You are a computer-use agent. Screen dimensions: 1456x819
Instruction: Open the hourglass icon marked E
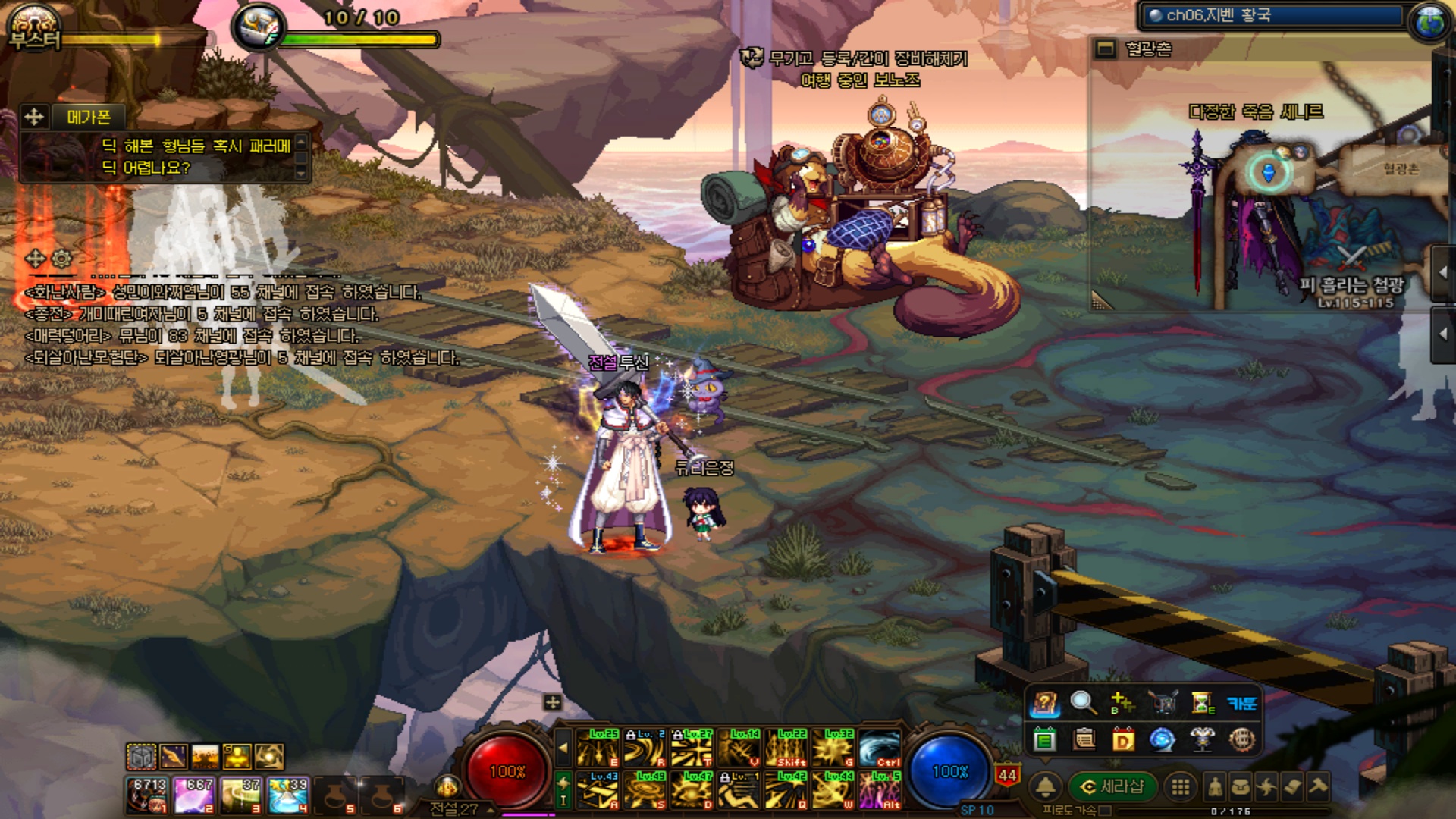(1202, 703)
